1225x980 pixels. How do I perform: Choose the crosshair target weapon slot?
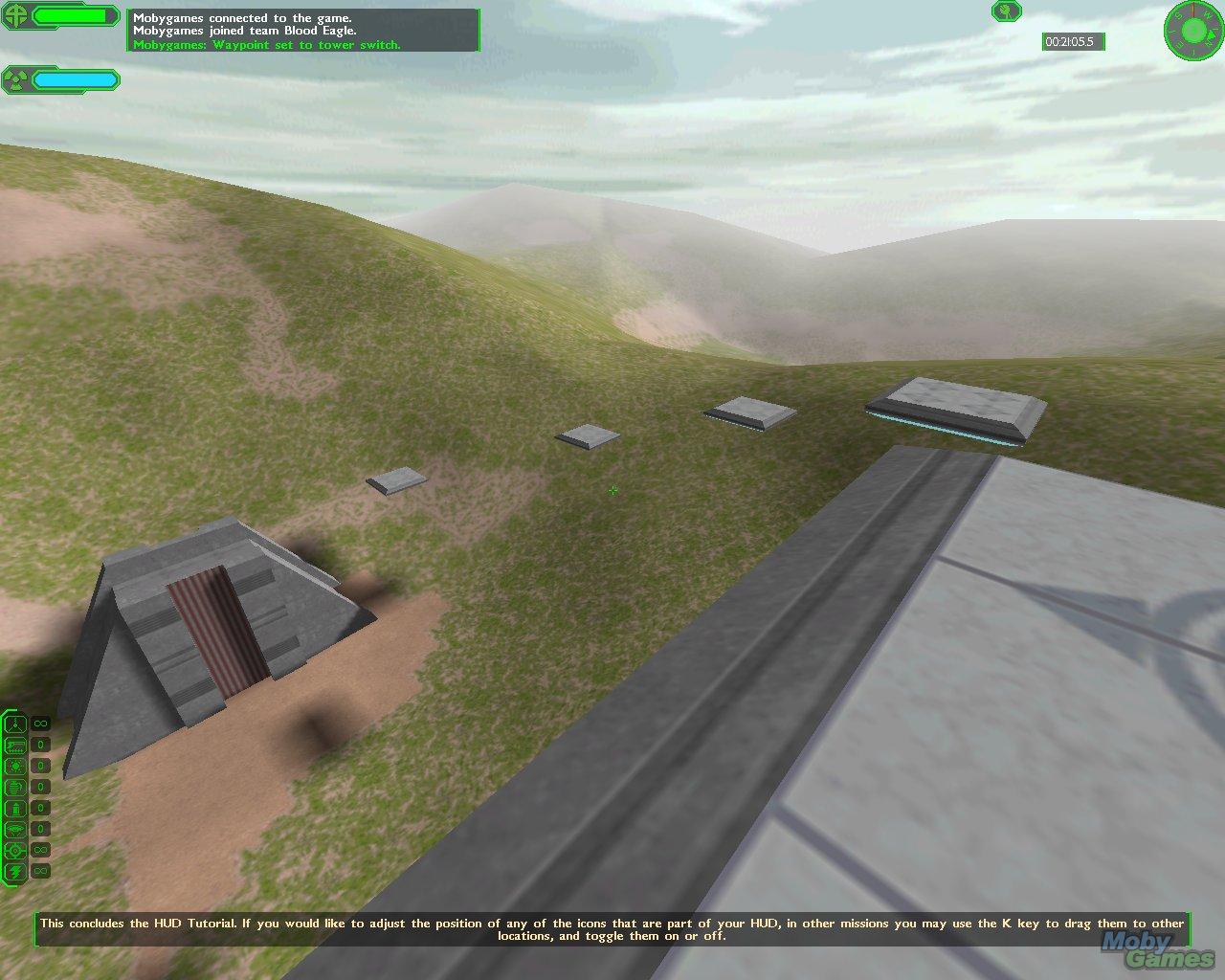tap(16, 851)
